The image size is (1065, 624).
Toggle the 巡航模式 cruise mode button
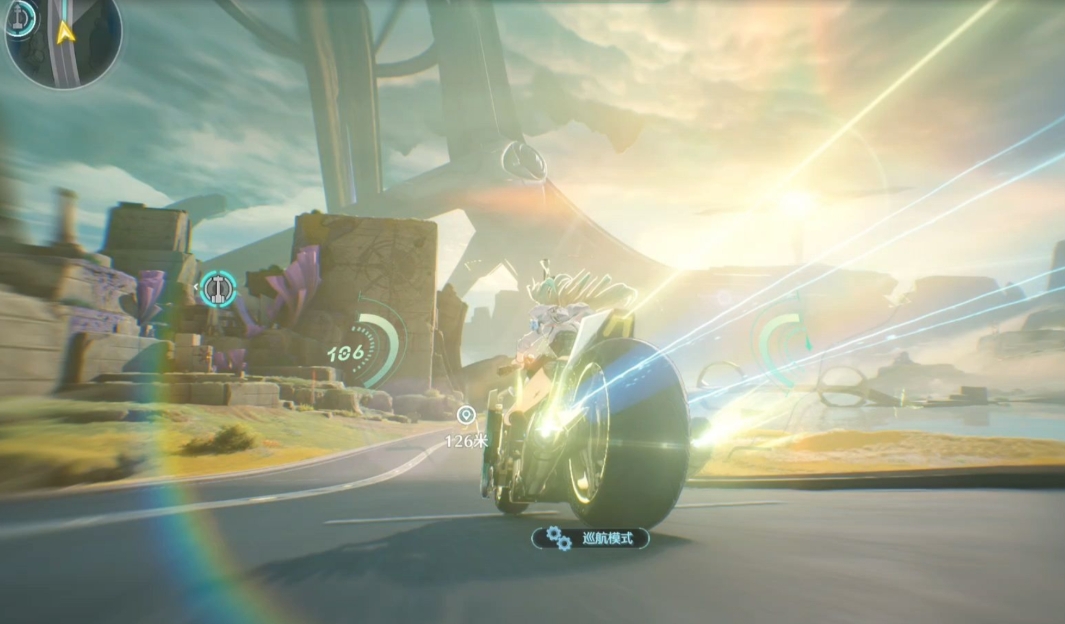pos(590,538)
